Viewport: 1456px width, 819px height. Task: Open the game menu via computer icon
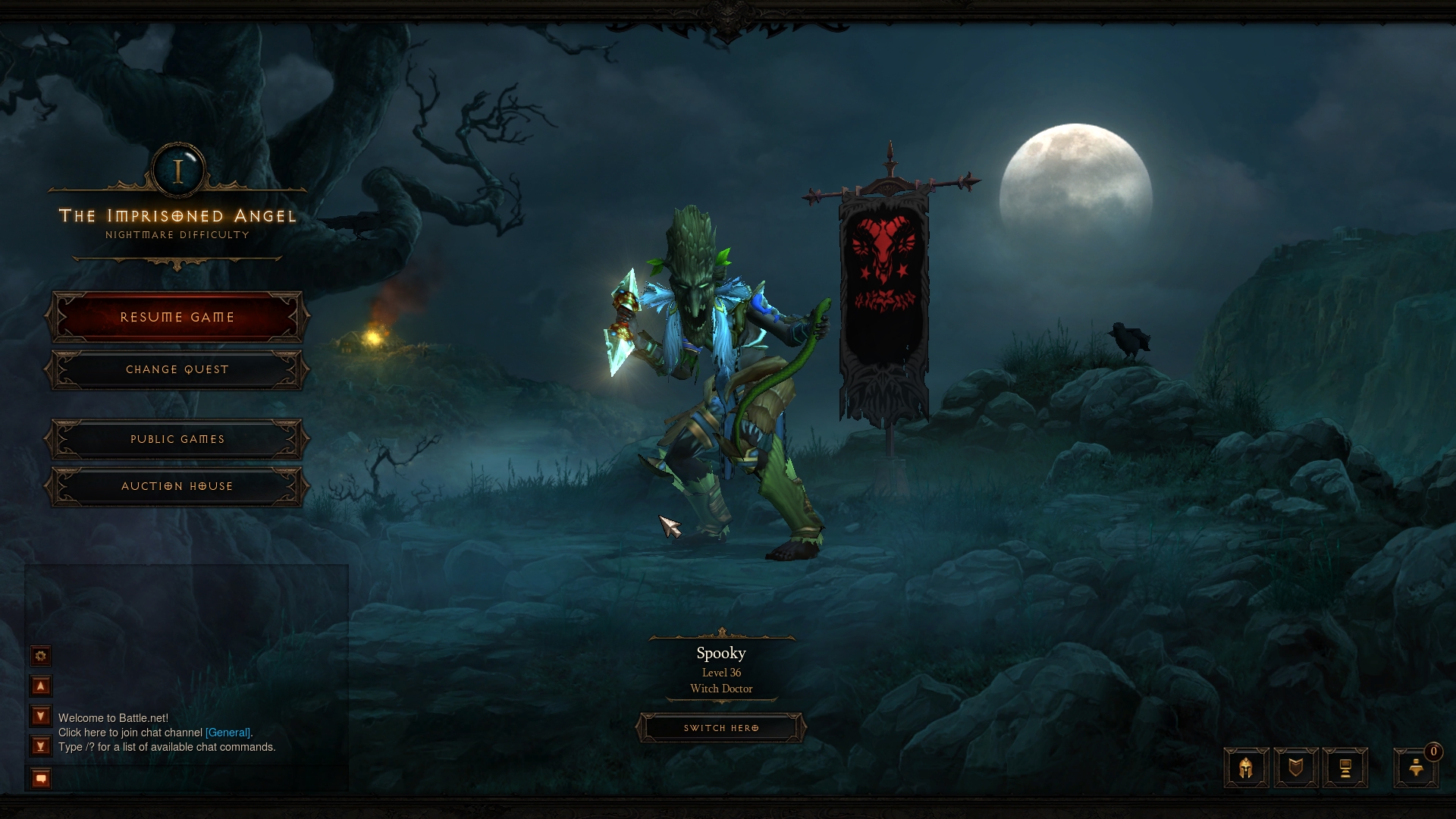point(1345,768)
